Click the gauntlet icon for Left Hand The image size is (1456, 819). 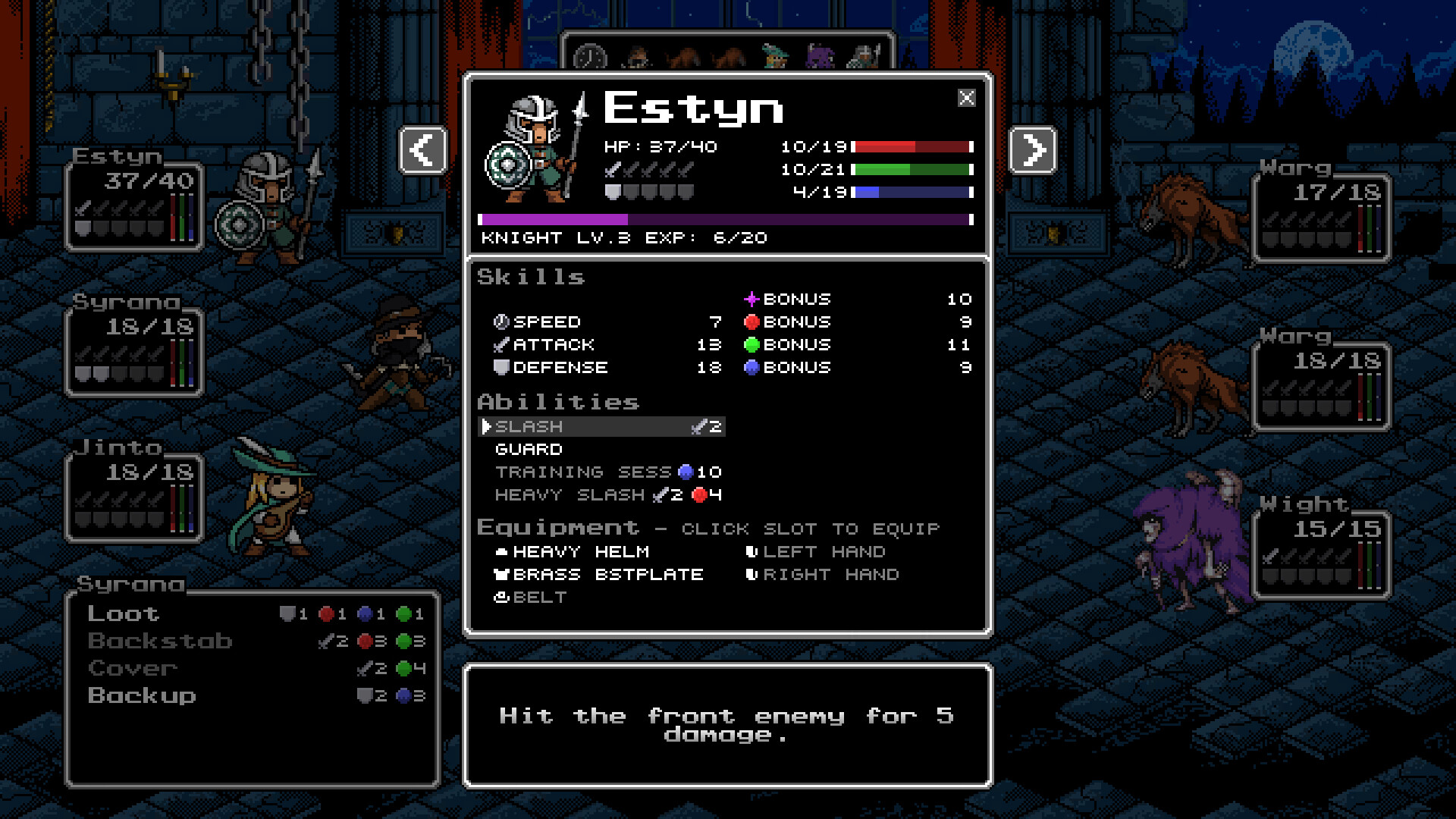click(x=752, y=551)
